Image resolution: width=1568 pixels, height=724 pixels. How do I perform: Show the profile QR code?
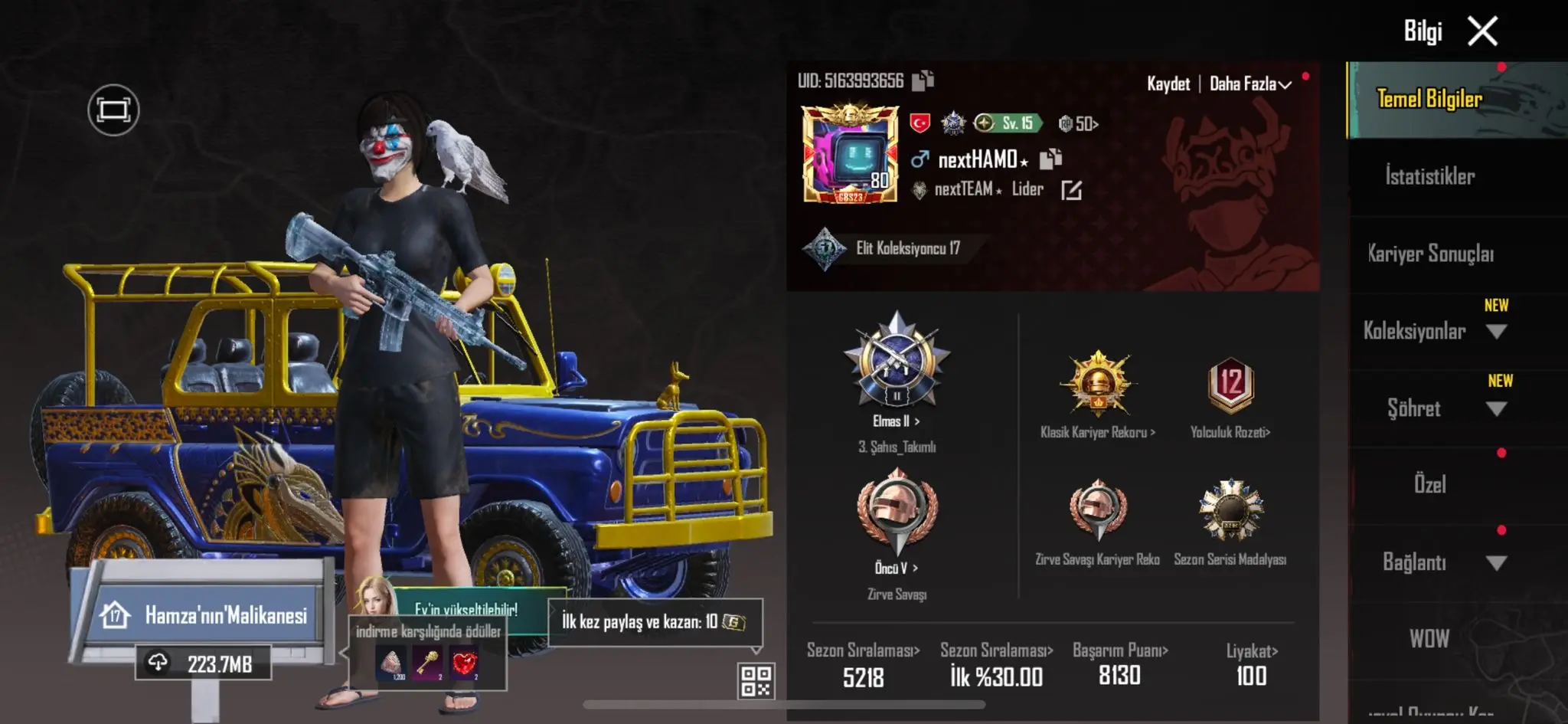pos(756,680)
